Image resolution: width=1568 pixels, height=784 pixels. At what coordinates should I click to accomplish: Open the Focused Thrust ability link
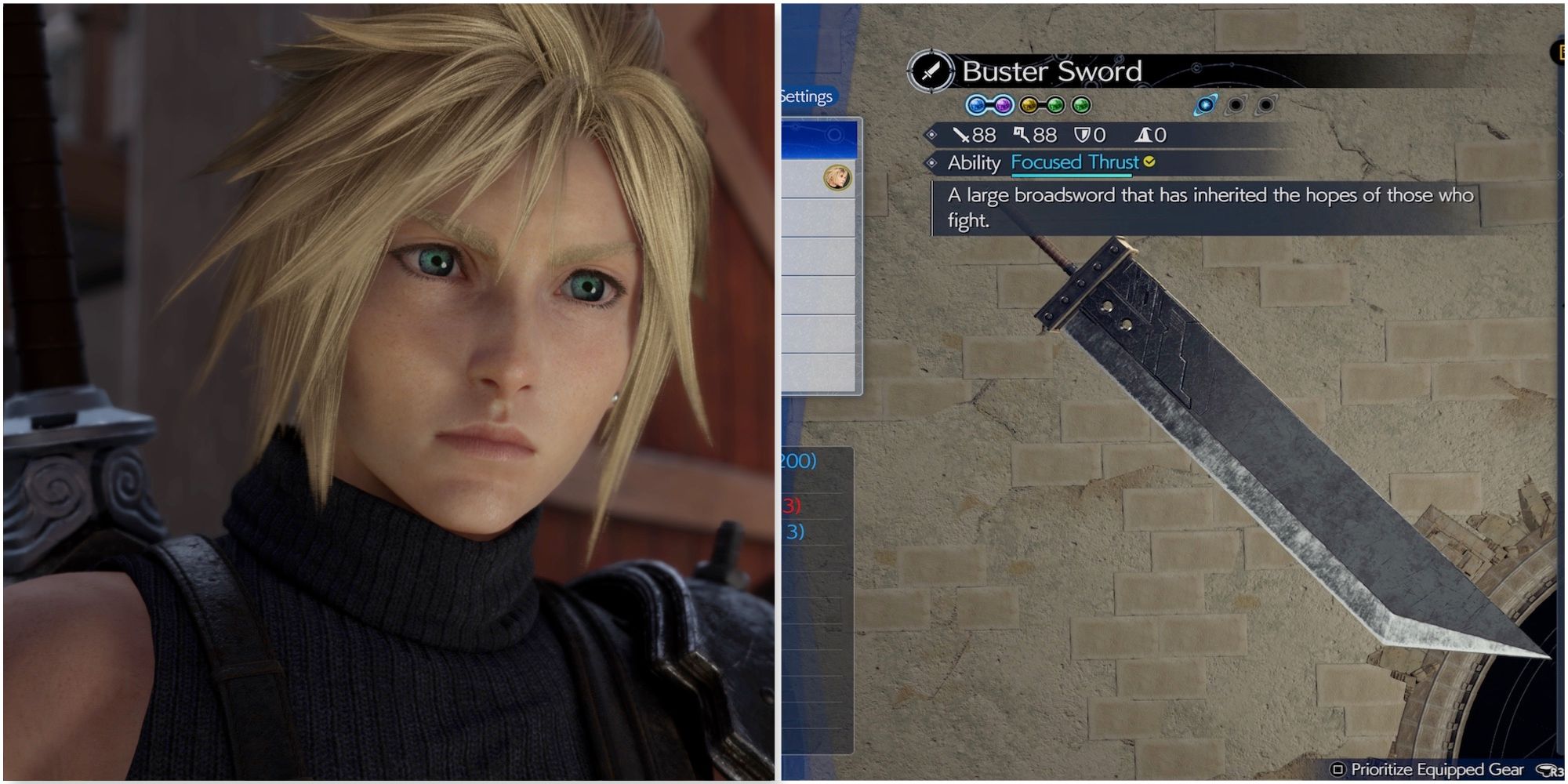[1073, 162]
